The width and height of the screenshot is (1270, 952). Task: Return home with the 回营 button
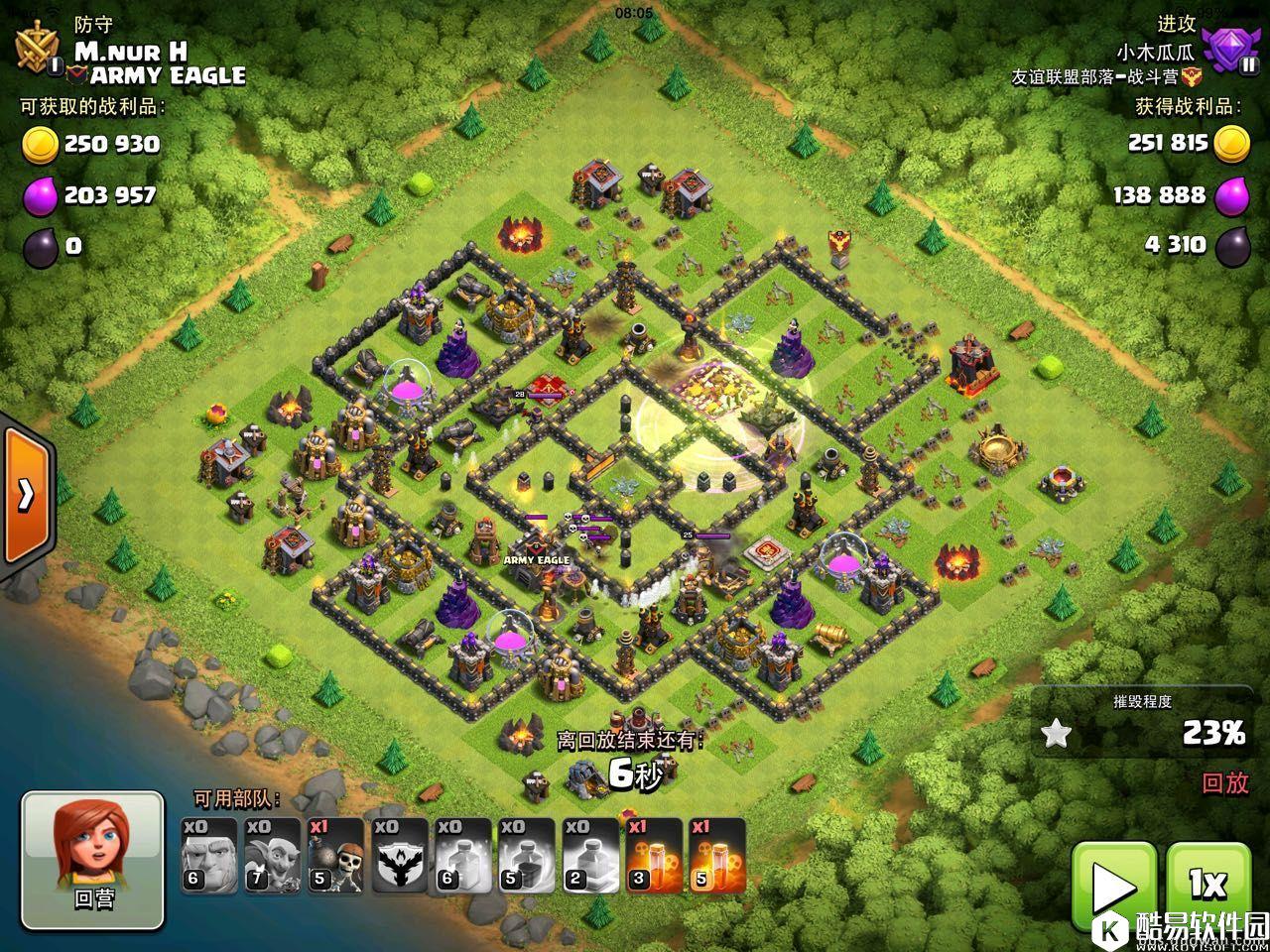coord(93,860)
